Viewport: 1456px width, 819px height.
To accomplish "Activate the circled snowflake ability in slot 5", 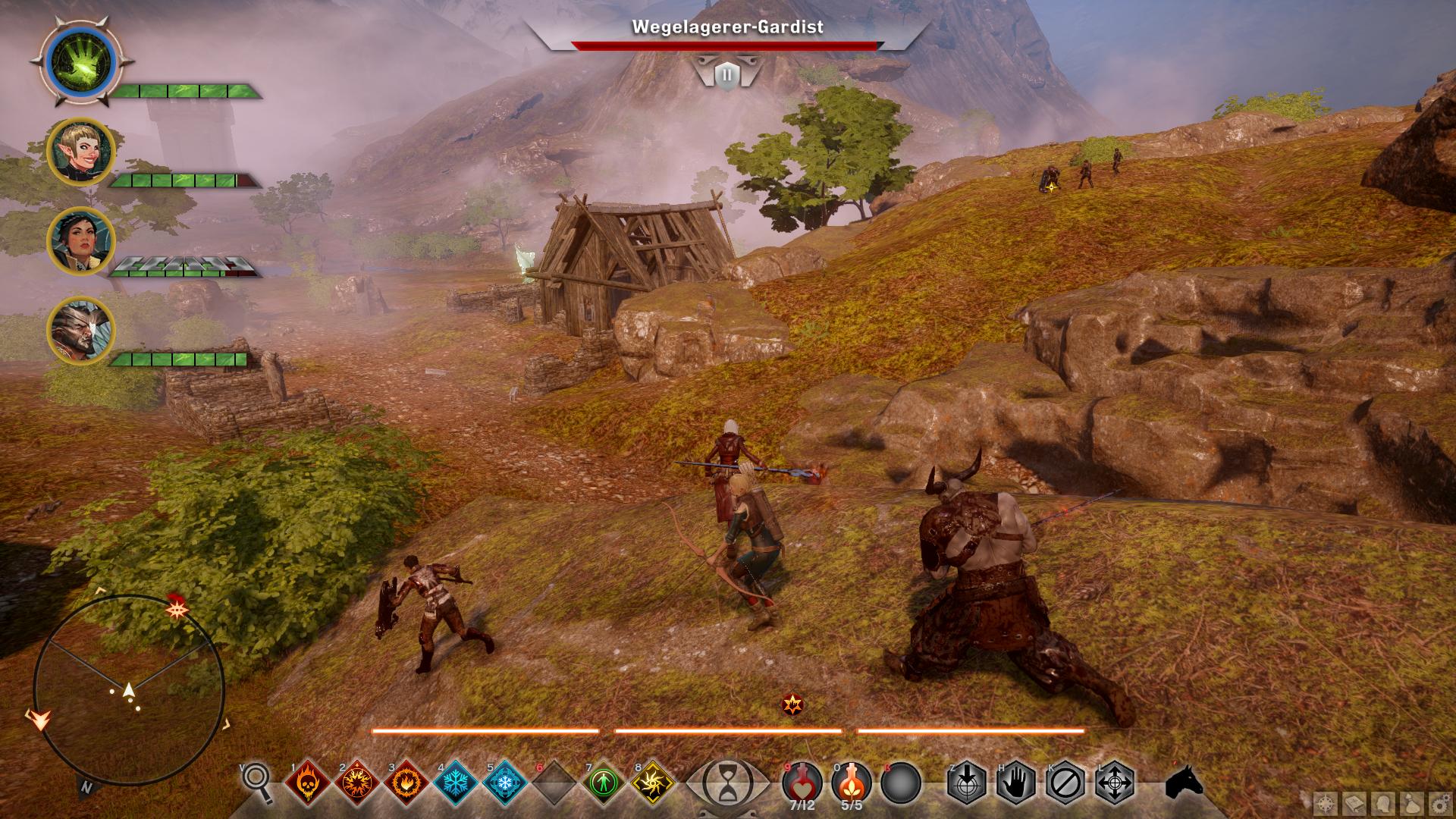I will coord(505,782).
